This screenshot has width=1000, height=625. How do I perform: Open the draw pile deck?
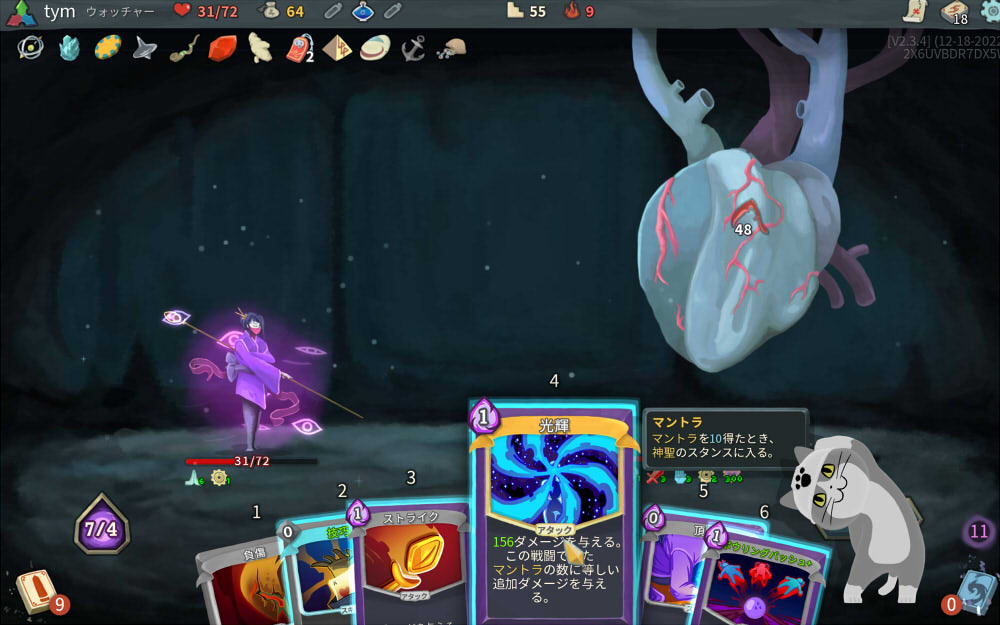36,591
